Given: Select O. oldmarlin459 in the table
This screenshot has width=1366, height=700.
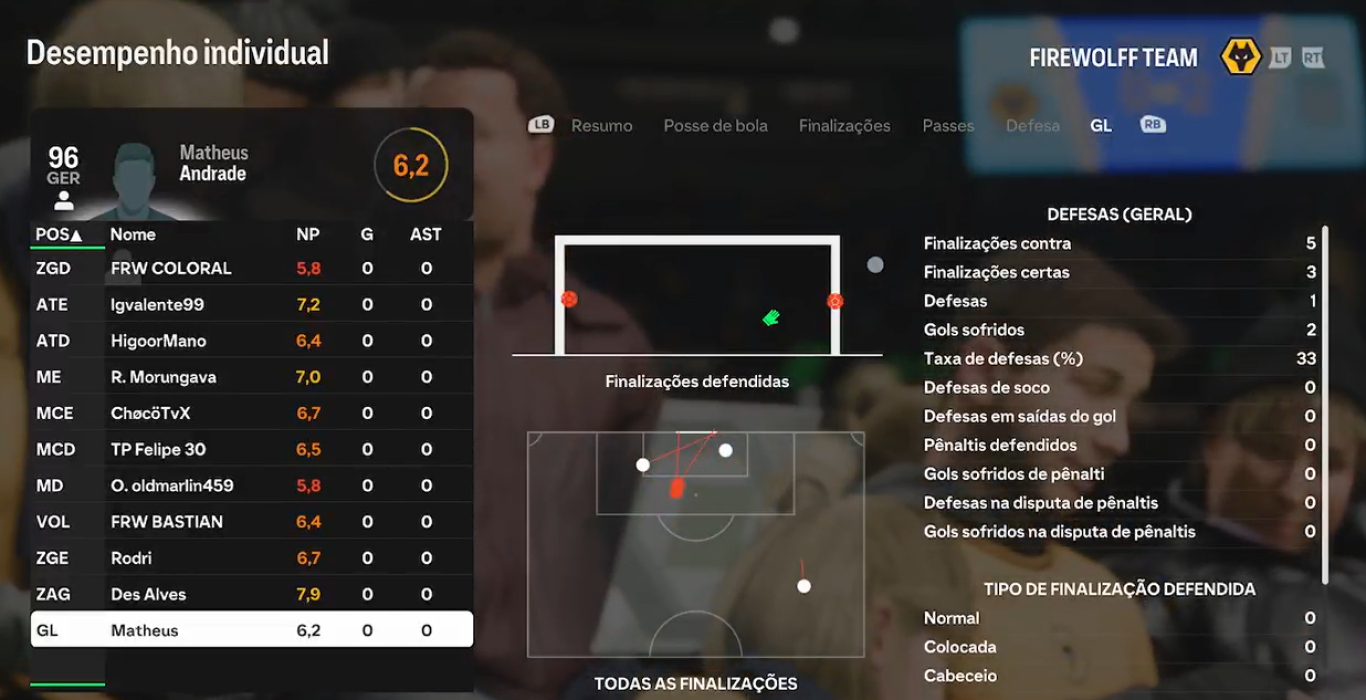Looking at the screenshot, I should tap(251, 486).
